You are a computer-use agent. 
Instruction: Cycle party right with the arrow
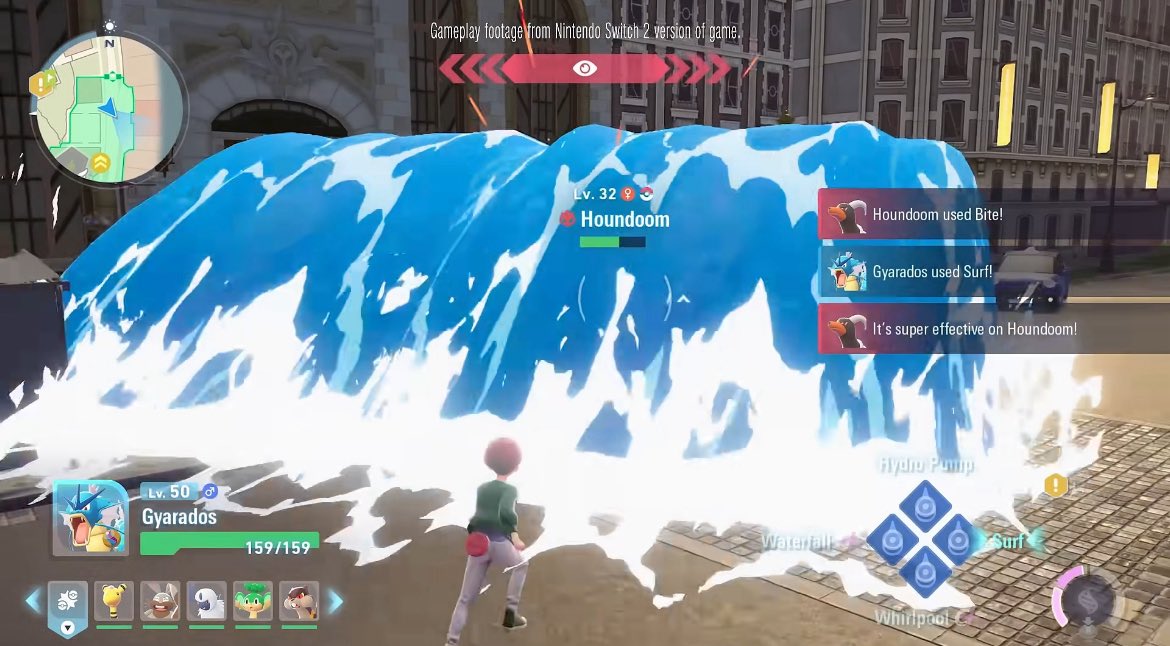pos(336,600)
